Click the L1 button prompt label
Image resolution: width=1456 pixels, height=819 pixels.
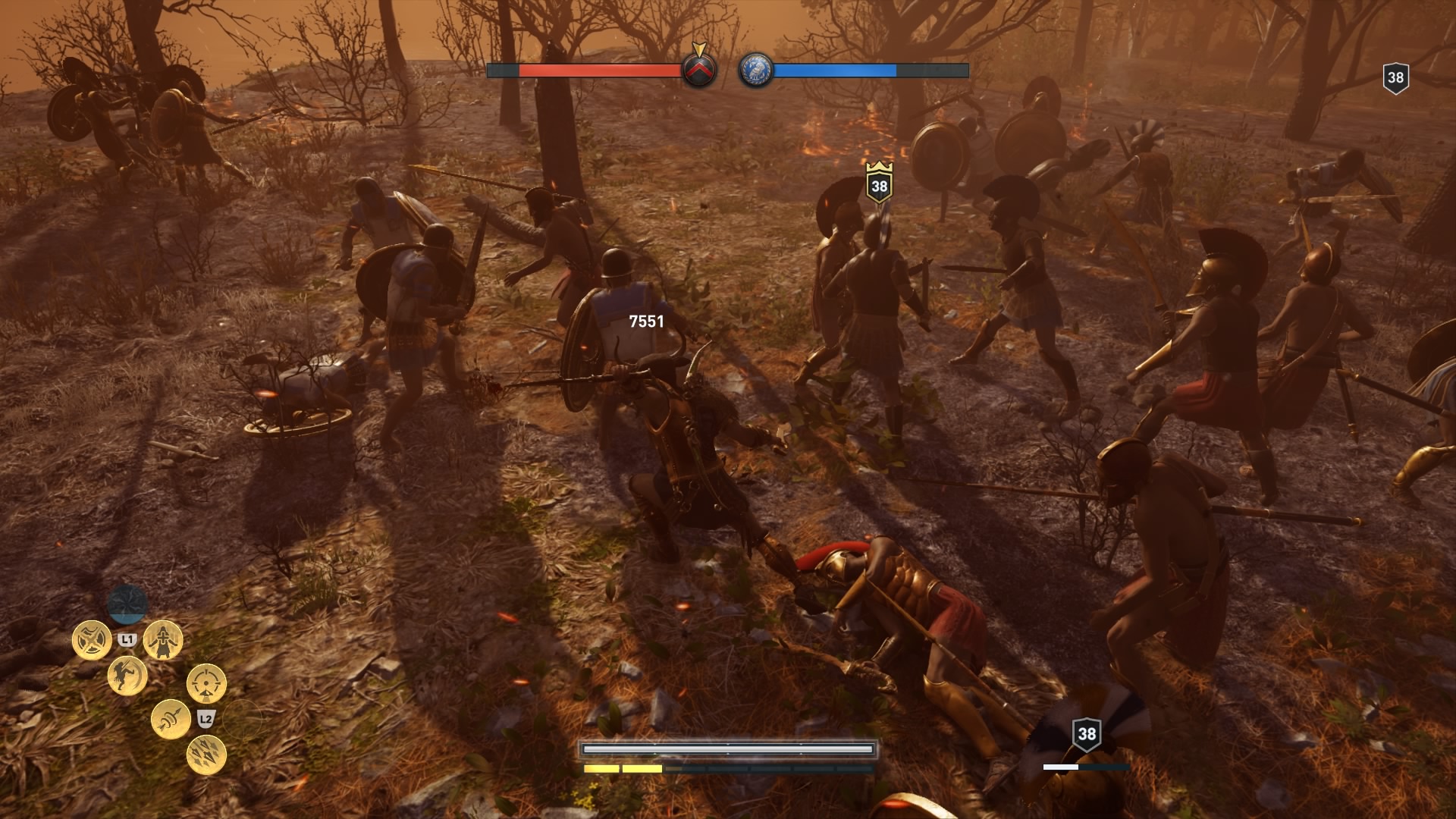pyautogui.click(x=127, y=639)
